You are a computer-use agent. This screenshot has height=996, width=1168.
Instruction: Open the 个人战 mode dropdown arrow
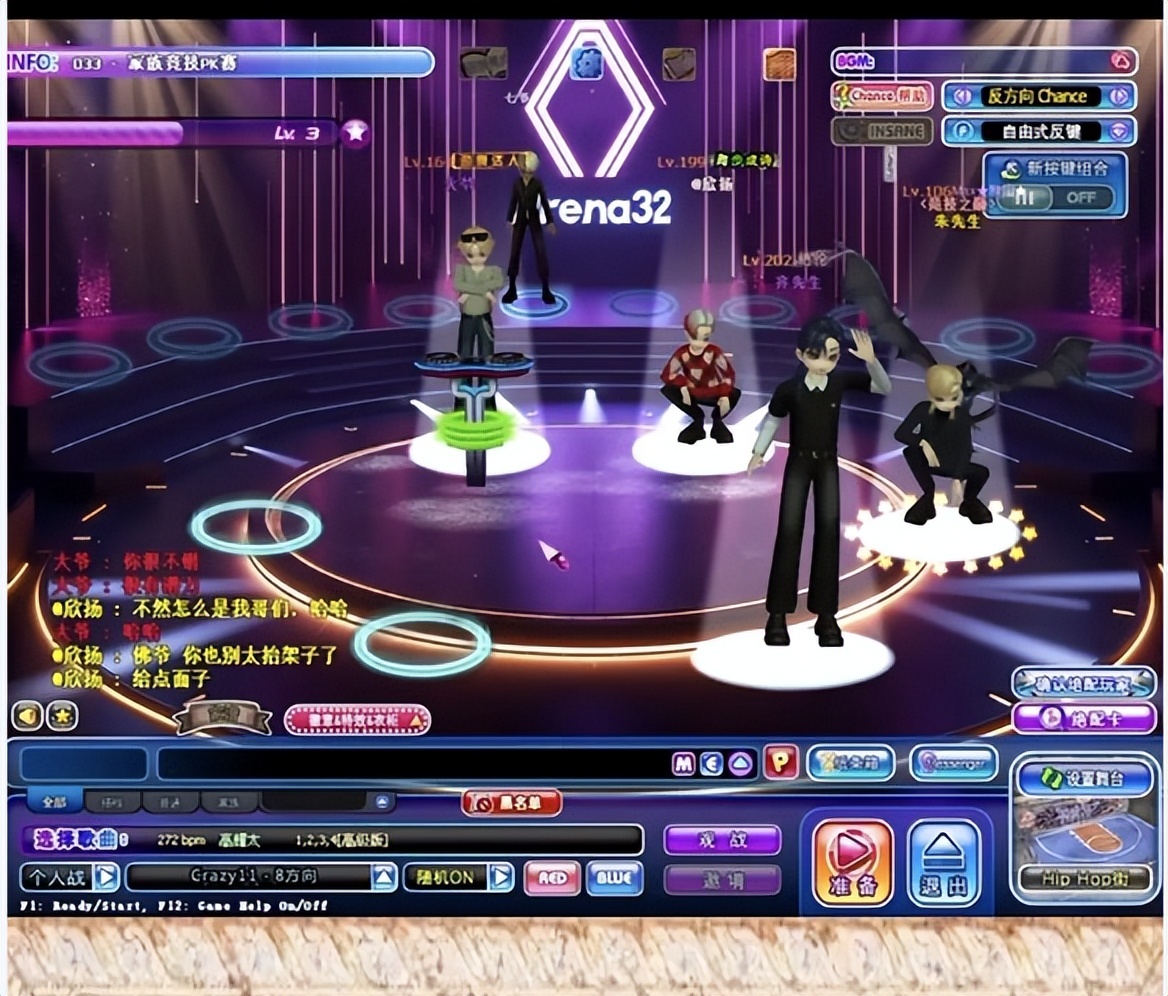pyautogui.click(x=107, y=878)
